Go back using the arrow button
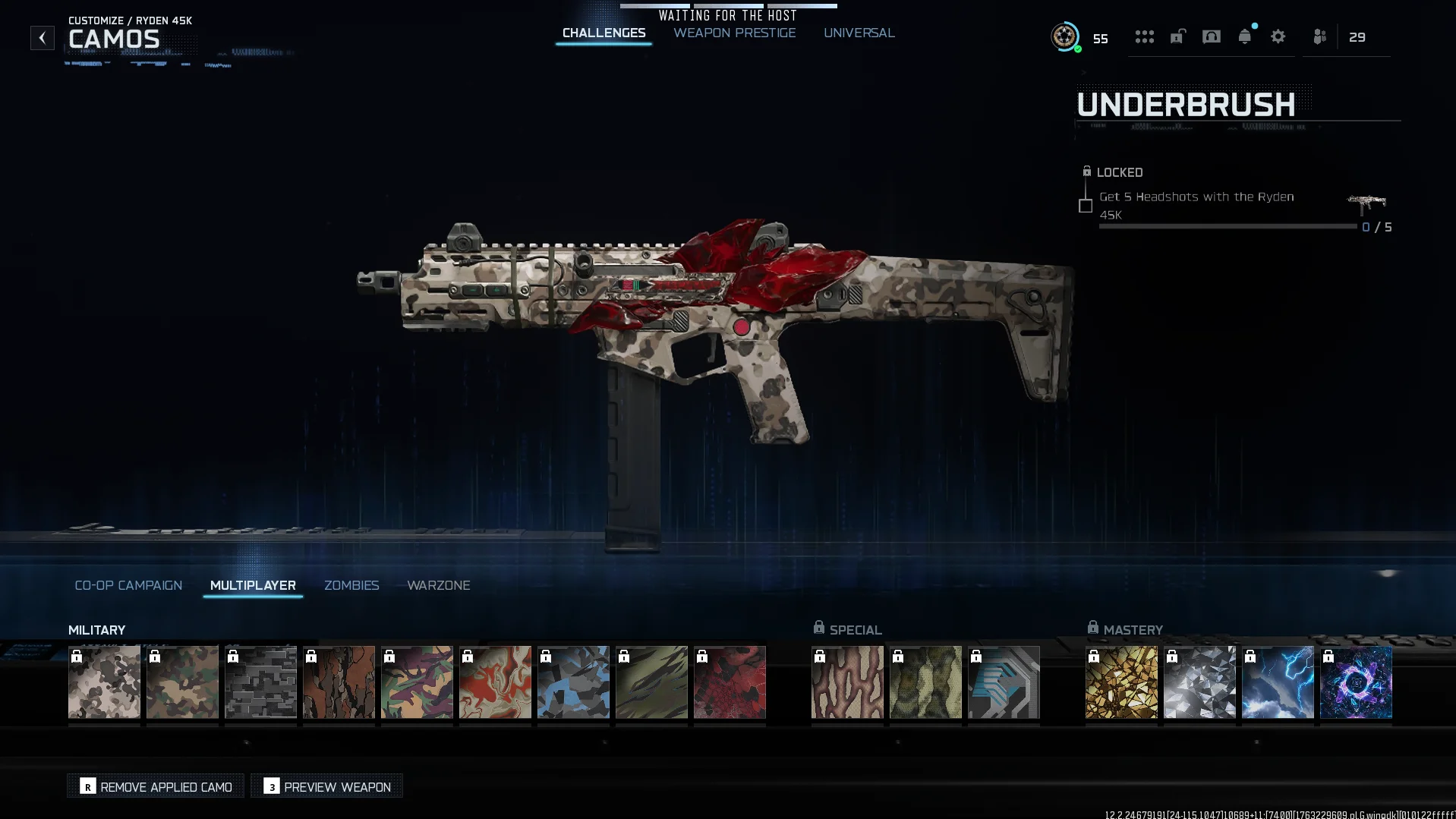Screen dimensions: 1456x819 43,38
